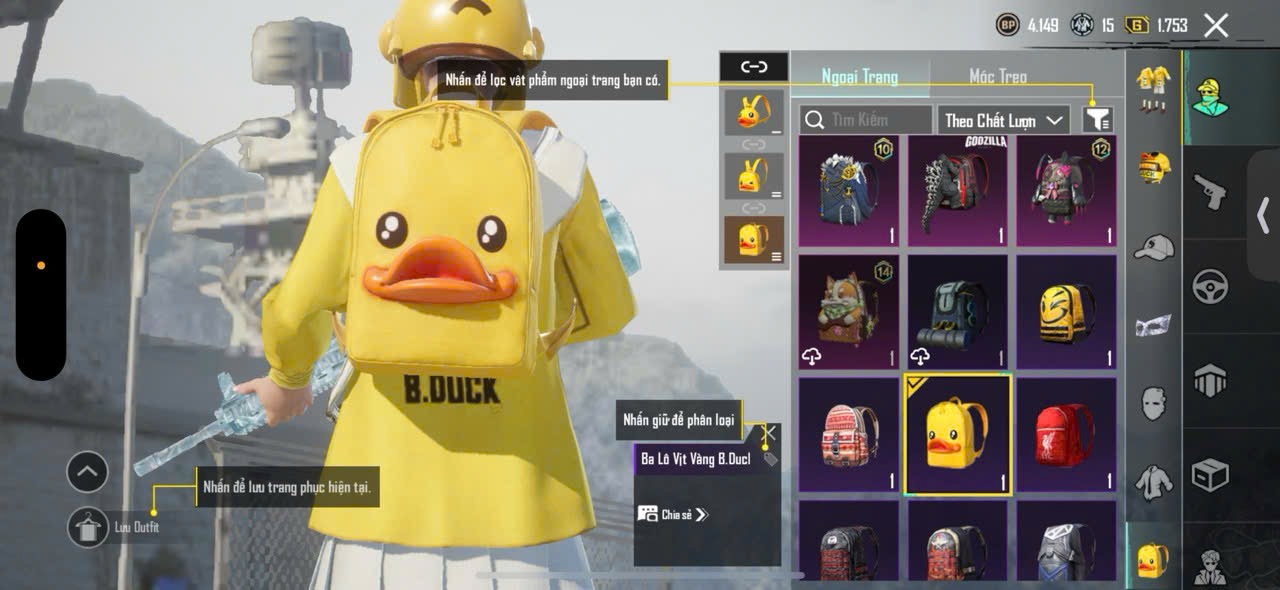This screenshot has width=1280, height=590.
Task: Select the red and white patterned backpack
Action: pos(848,435)
